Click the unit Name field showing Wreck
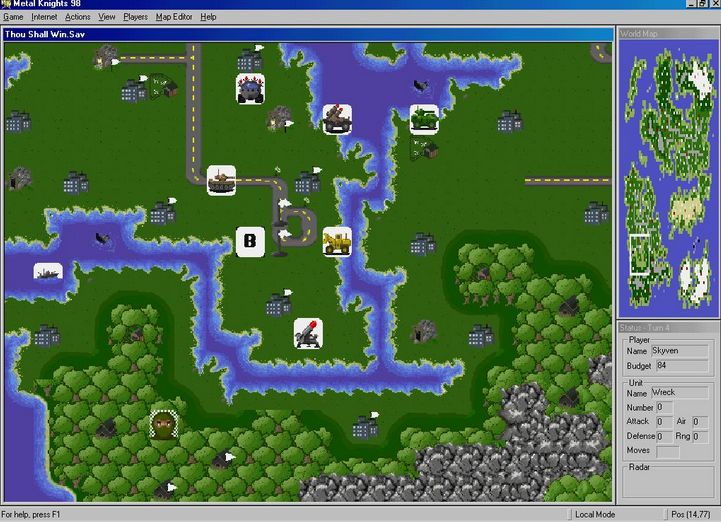The height and width of the screenshot is (522, 721). click(x=679, y=393)
